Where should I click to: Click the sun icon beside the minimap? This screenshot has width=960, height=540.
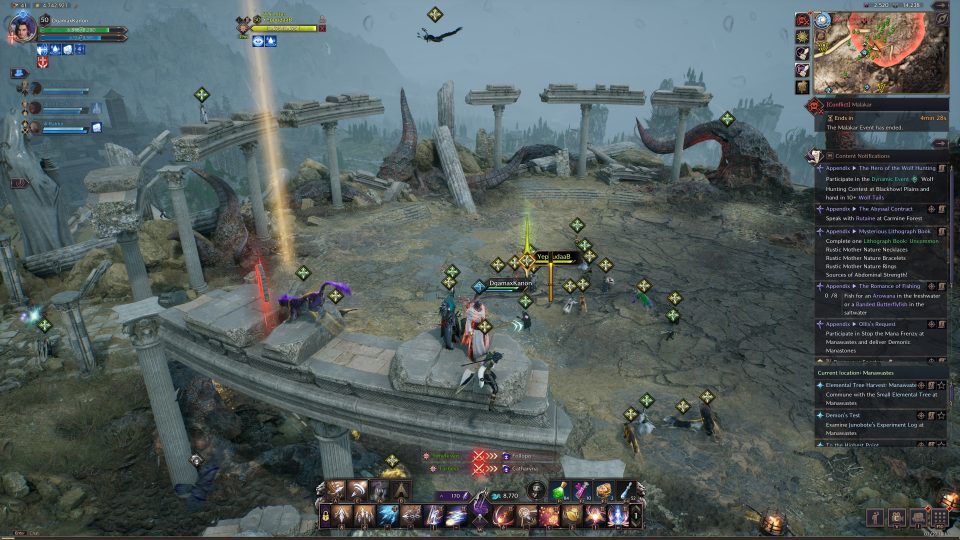(x=802, y=36)
